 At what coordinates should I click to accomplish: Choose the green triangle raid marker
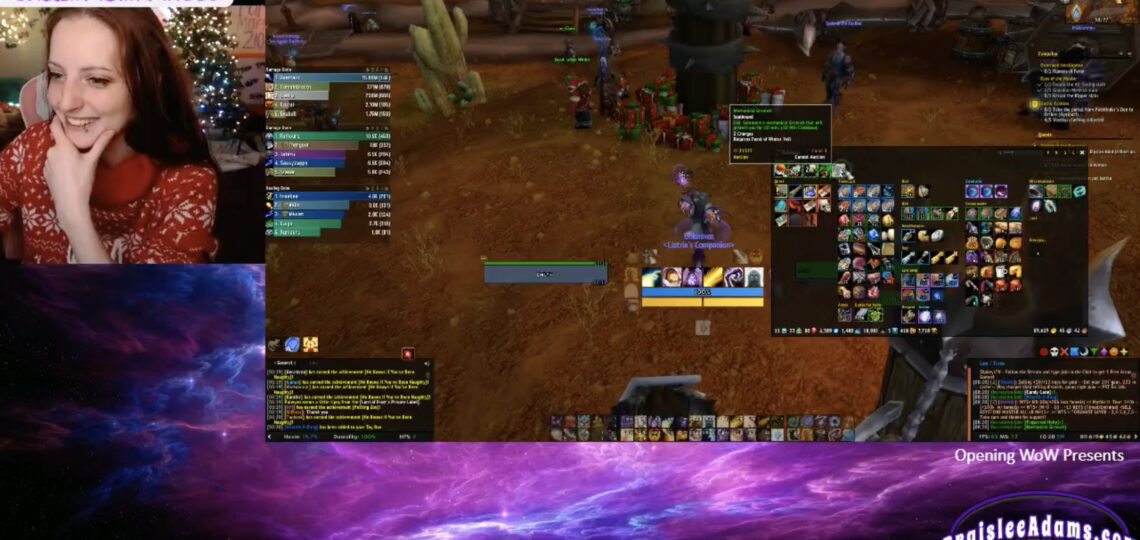(1095, 352)
